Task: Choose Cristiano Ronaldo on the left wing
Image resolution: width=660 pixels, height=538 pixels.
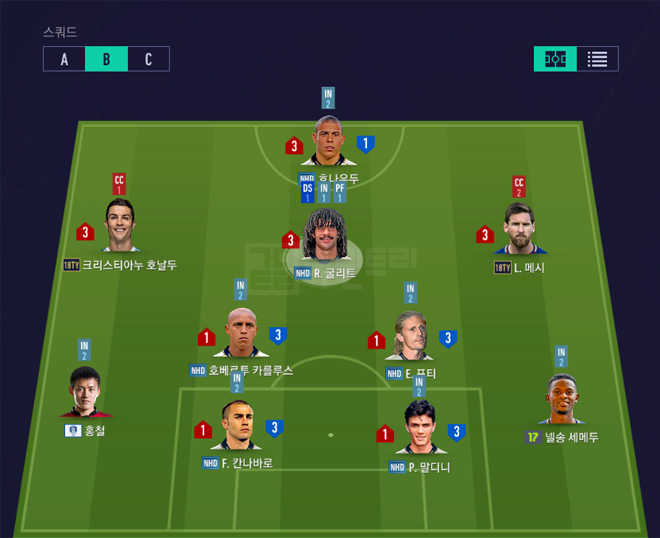Action: [x=120, y=227]
